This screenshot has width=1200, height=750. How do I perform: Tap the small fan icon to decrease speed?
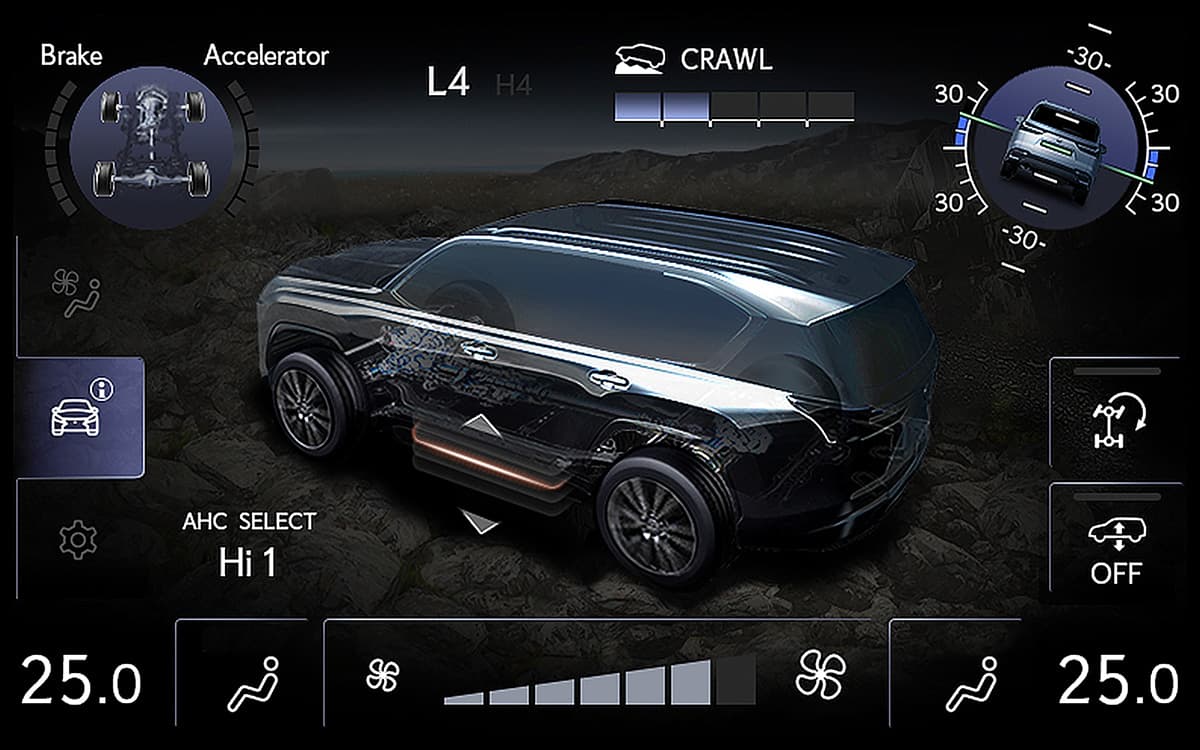pyautogui.click(x=382, y=676)
